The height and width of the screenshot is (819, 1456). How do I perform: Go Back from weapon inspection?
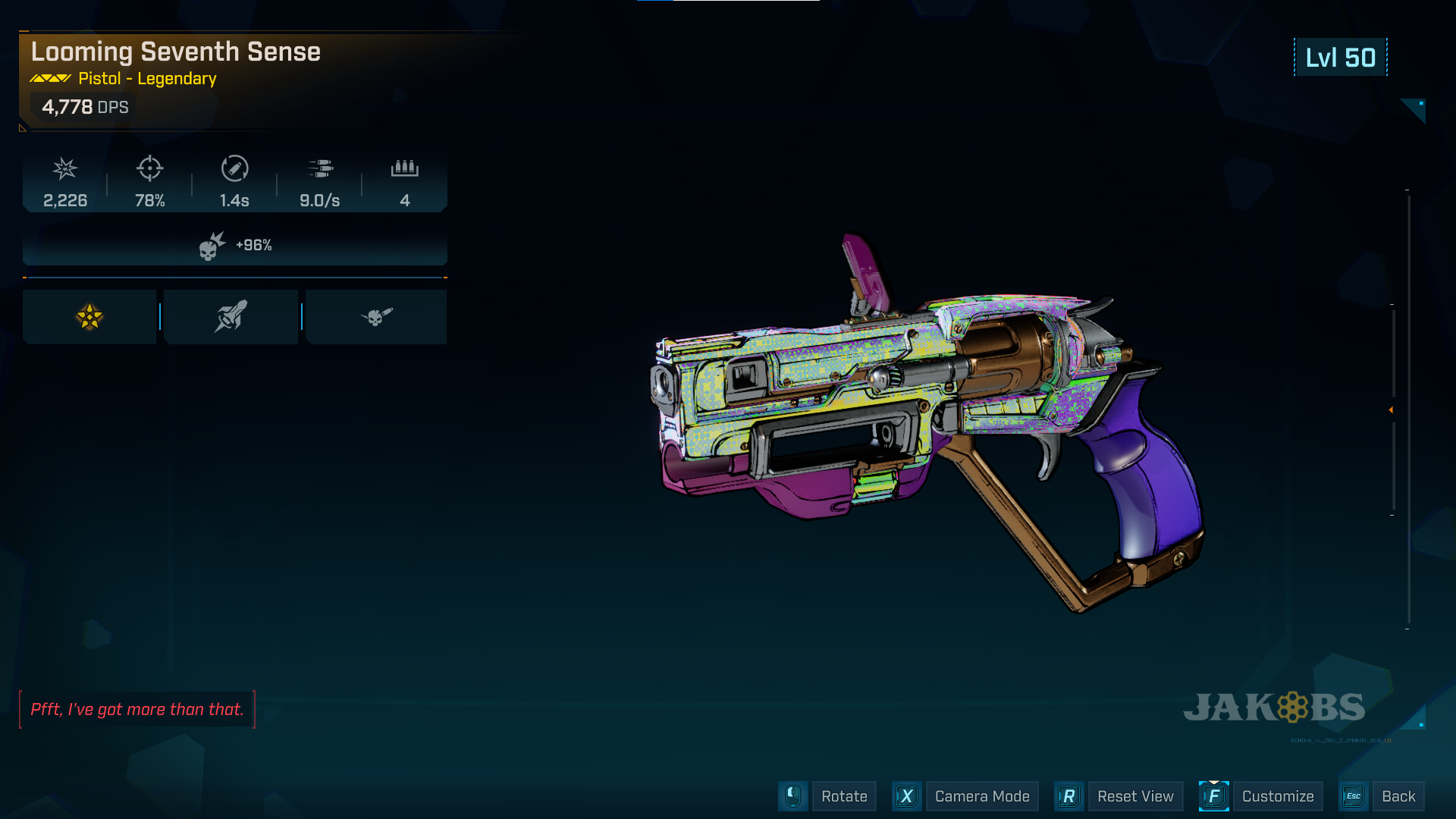pos(1398,796)
